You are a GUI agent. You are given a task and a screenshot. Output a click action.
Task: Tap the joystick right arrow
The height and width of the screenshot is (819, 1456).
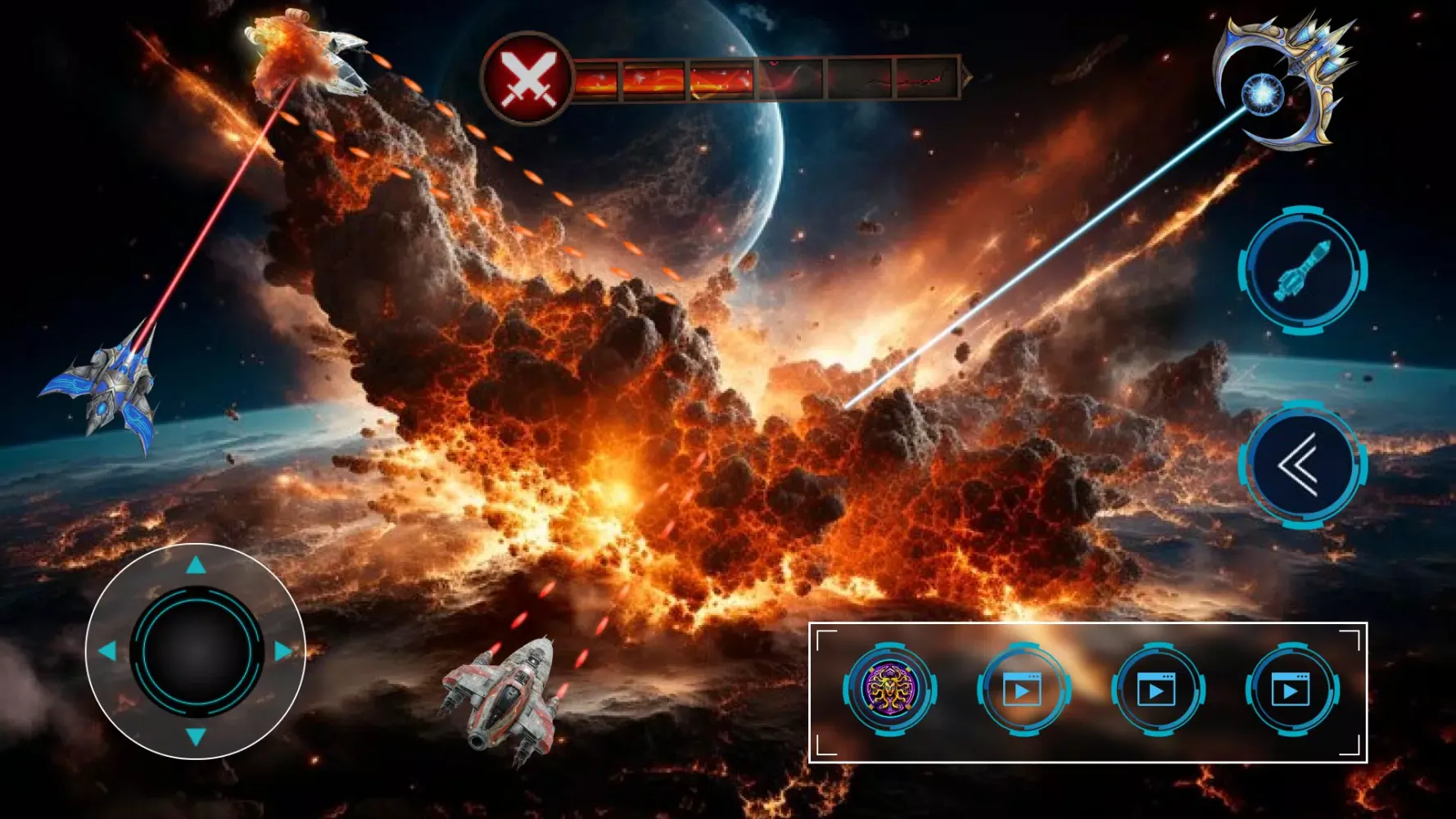pos(283,649)
